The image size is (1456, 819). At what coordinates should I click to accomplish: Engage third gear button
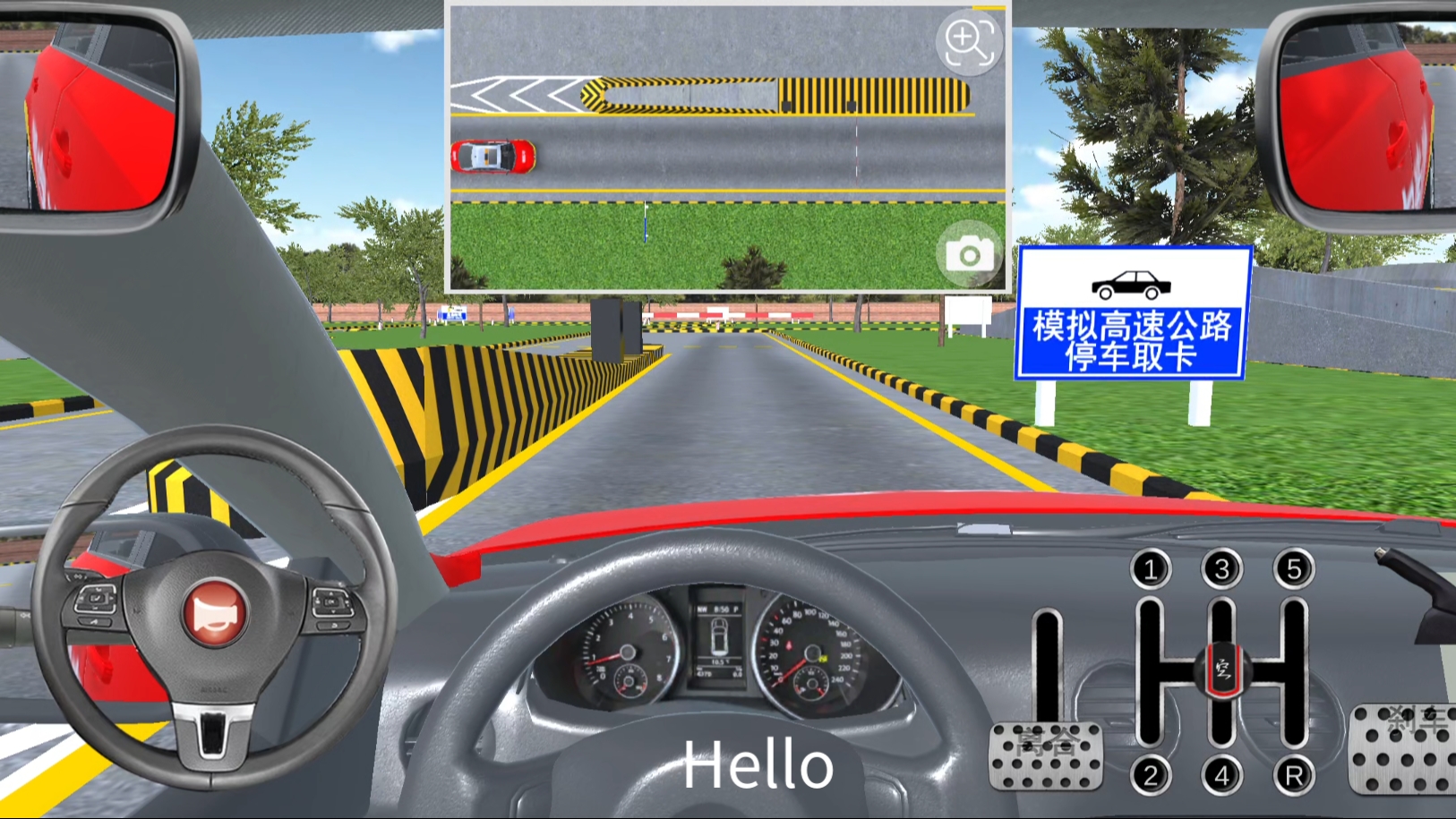[x=1222, y=568]
